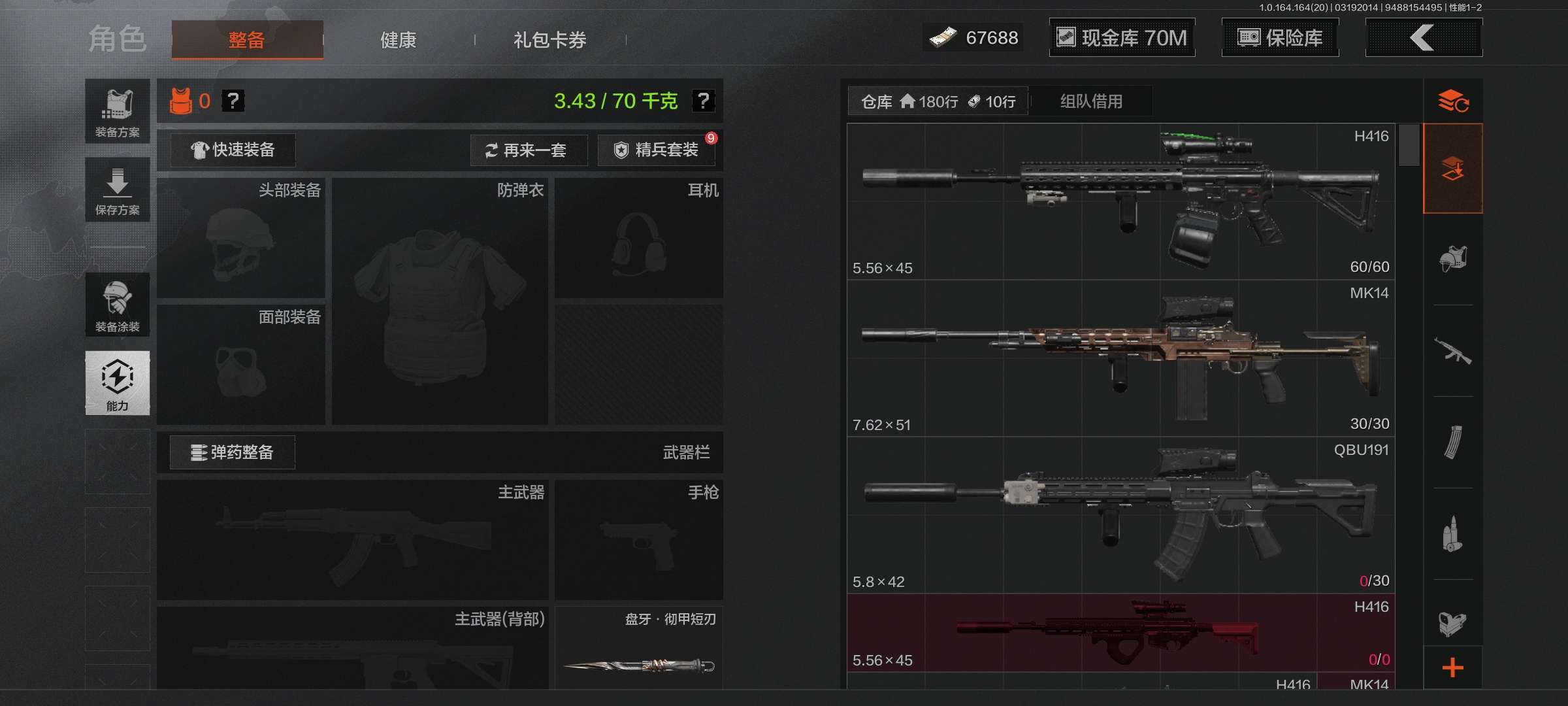This screenshot has height=706, width=1568.
Task: Collapse the screen using the back arrow
Action: coord(1423,38)
